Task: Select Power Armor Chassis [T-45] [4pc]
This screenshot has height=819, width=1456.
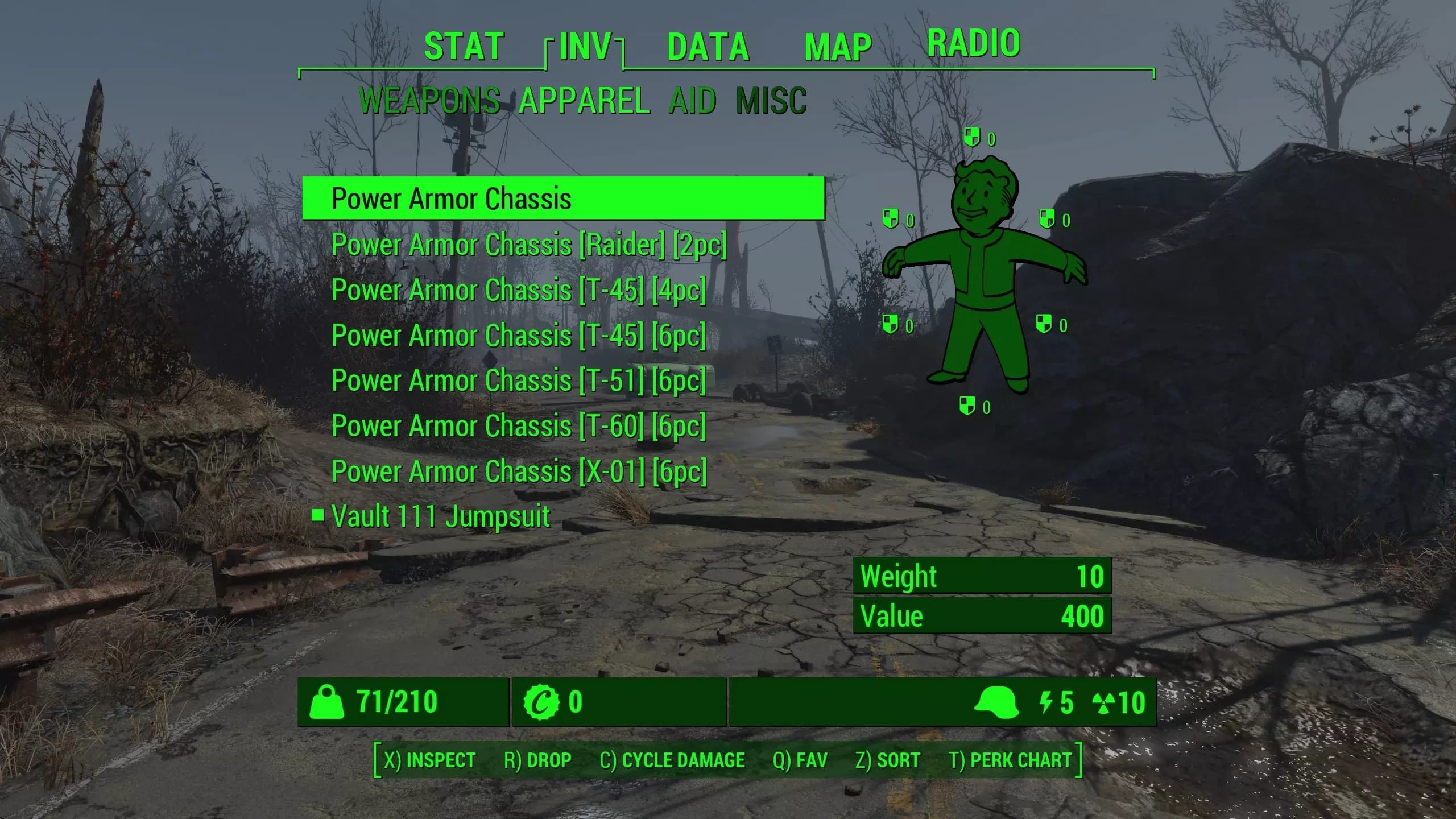Action: 519,290
